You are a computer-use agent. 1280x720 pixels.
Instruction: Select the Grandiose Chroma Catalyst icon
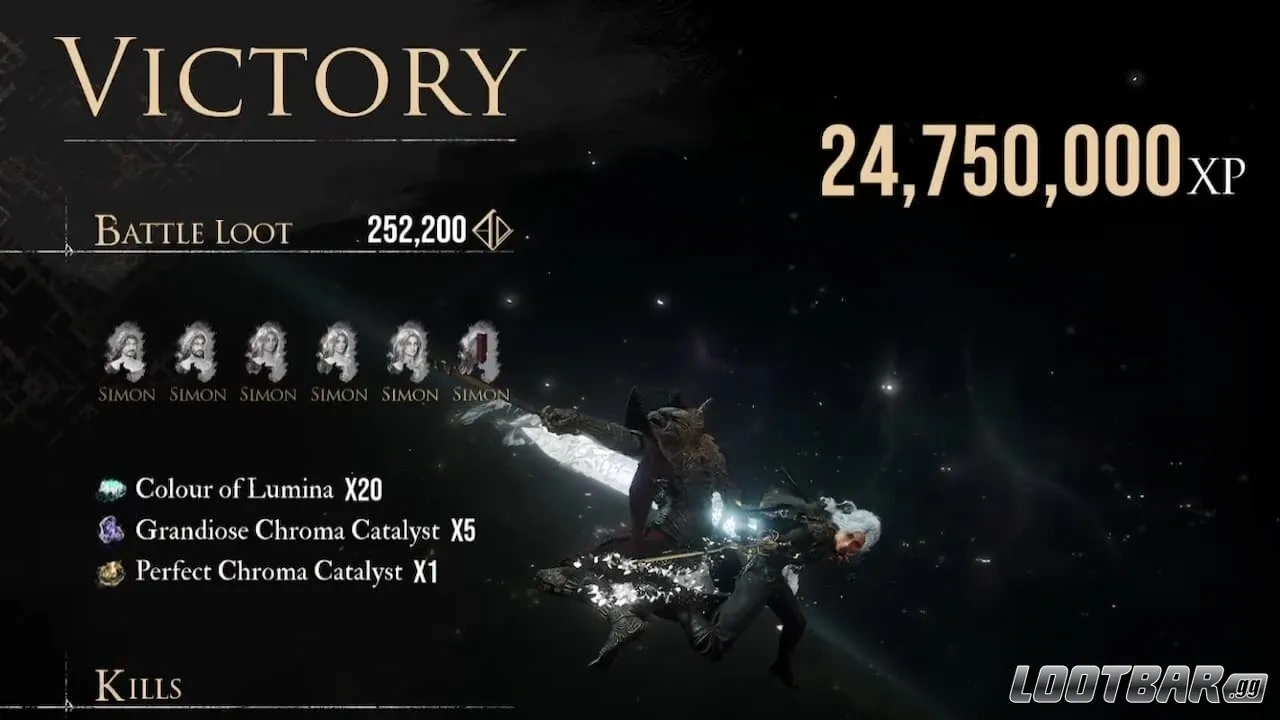click(113, 530)
